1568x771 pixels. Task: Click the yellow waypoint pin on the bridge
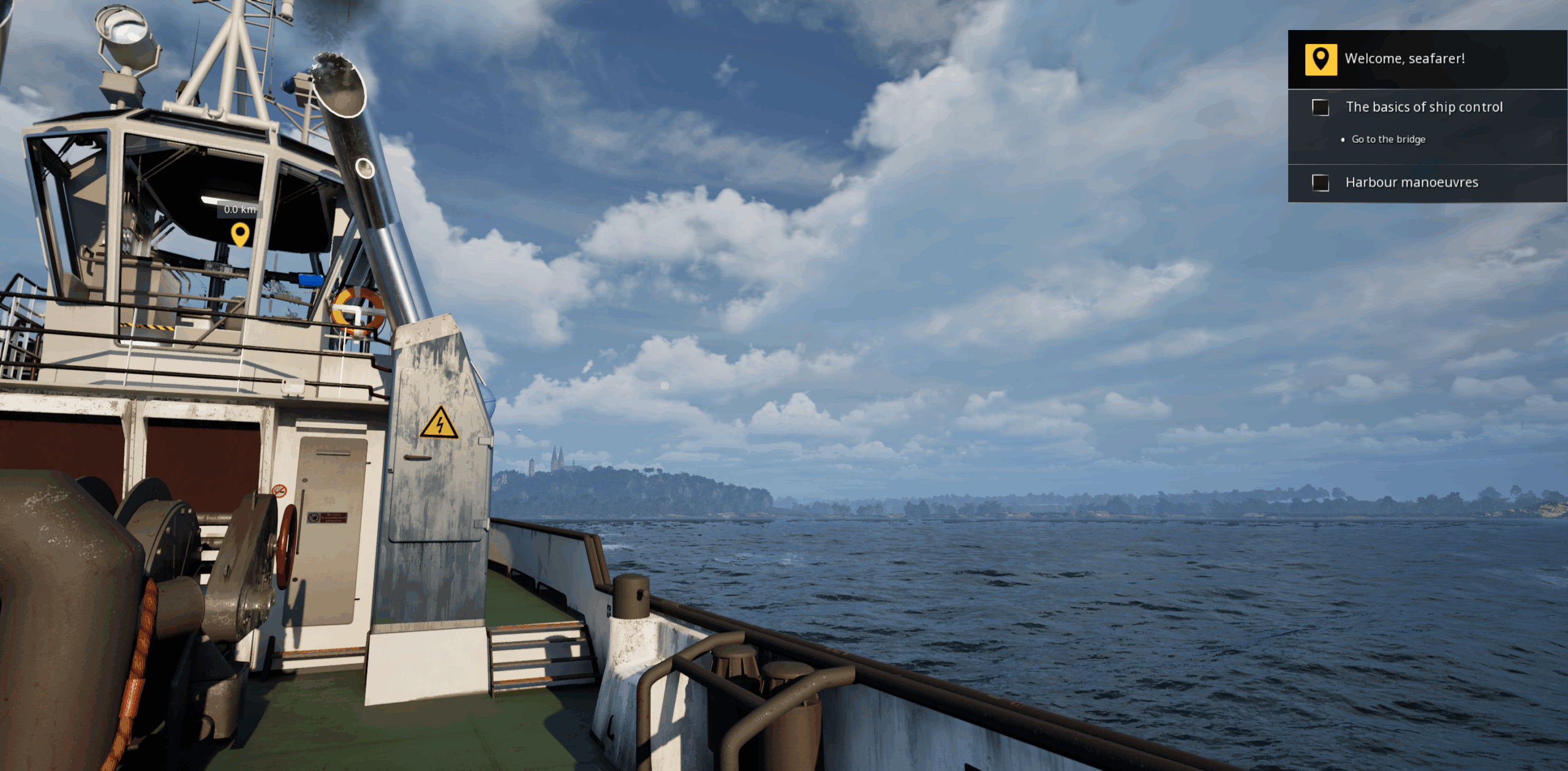(x=240, y=234)
